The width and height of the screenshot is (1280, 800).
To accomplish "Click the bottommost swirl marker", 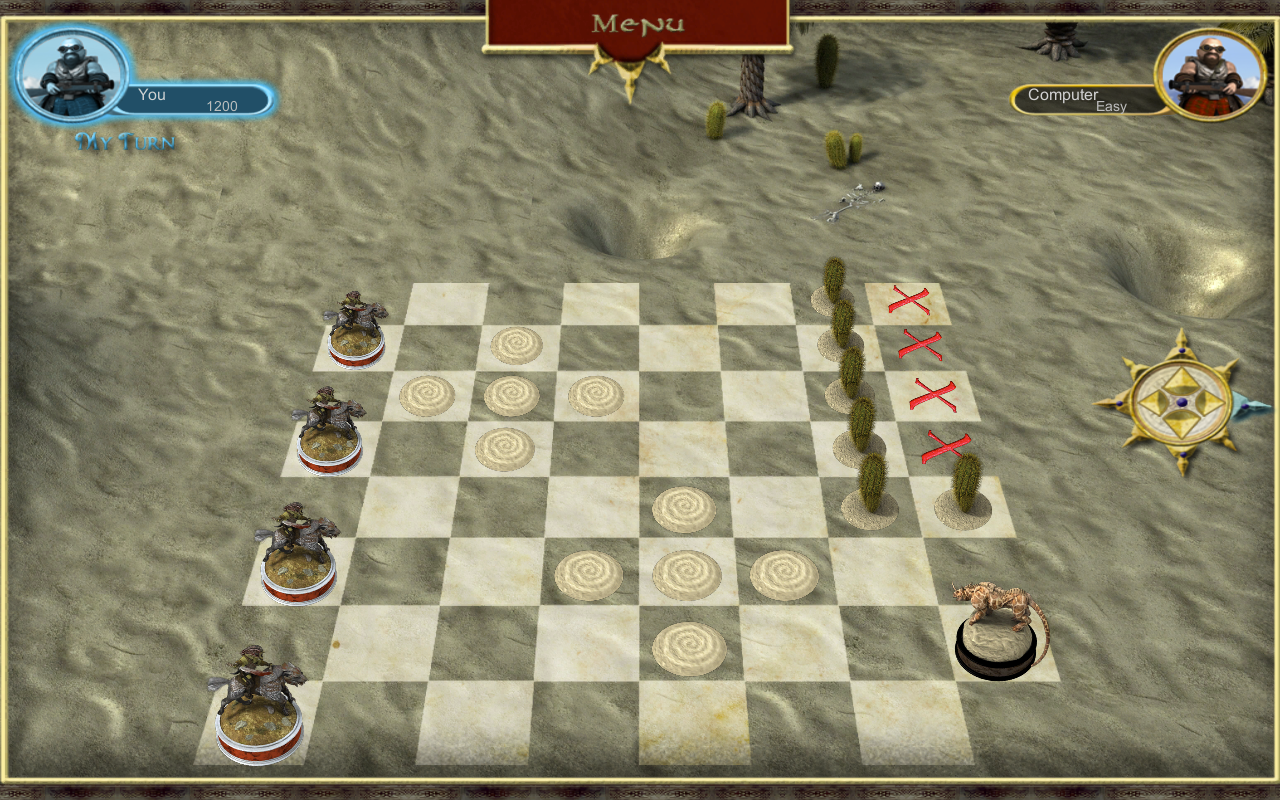I will click(687, 648).
